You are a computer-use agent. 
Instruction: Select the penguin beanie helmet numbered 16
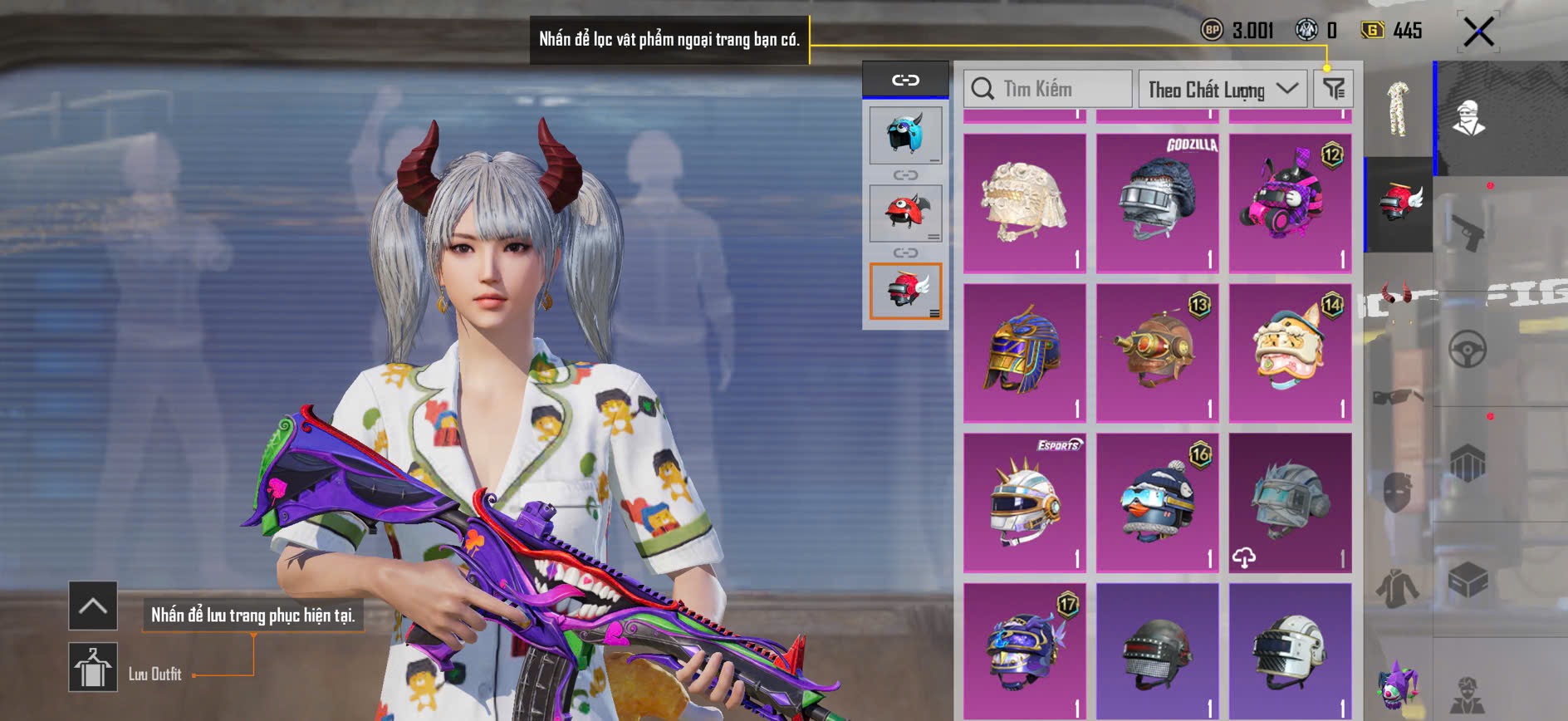click(x=1157, y=503)
